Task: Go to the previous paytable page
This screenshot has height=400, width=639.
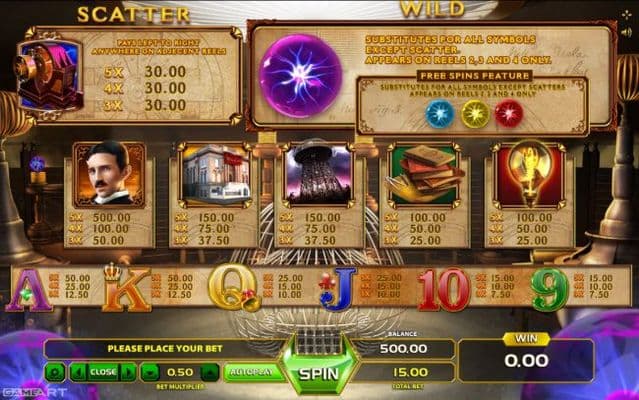Action: [x=79, y=371]
